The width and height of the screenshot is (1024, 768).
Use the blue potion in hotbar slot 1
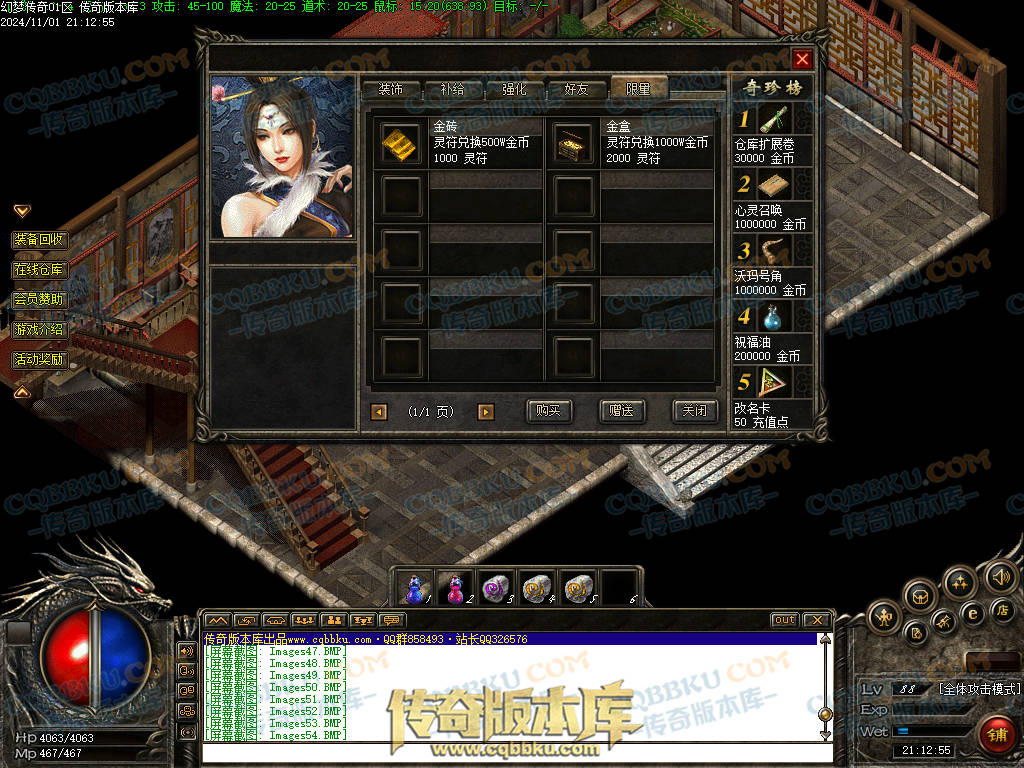416,587
